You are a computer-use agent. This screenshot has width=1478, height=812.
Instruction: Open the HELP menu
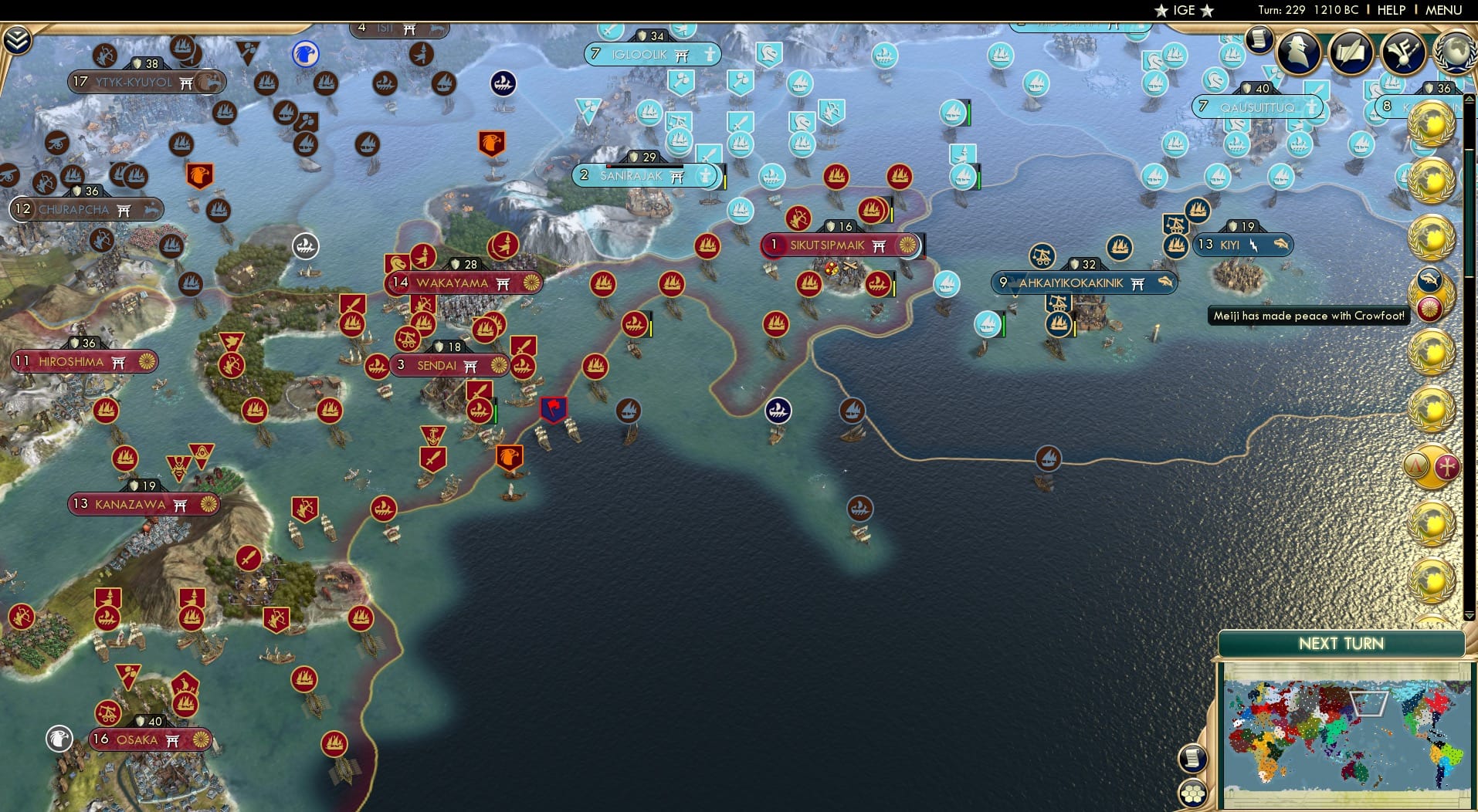(1390, 10)
